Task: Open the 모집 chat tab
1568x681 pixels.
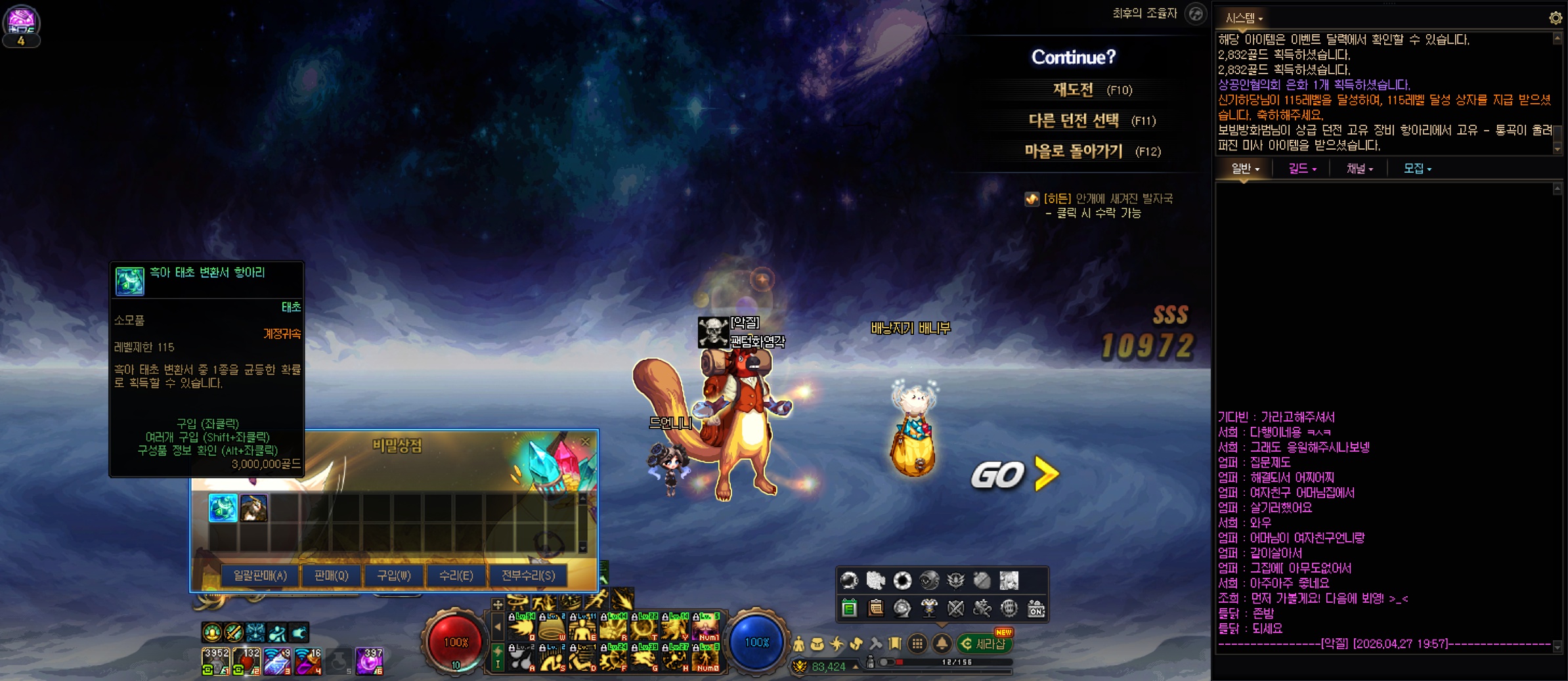Action: 1417,169
